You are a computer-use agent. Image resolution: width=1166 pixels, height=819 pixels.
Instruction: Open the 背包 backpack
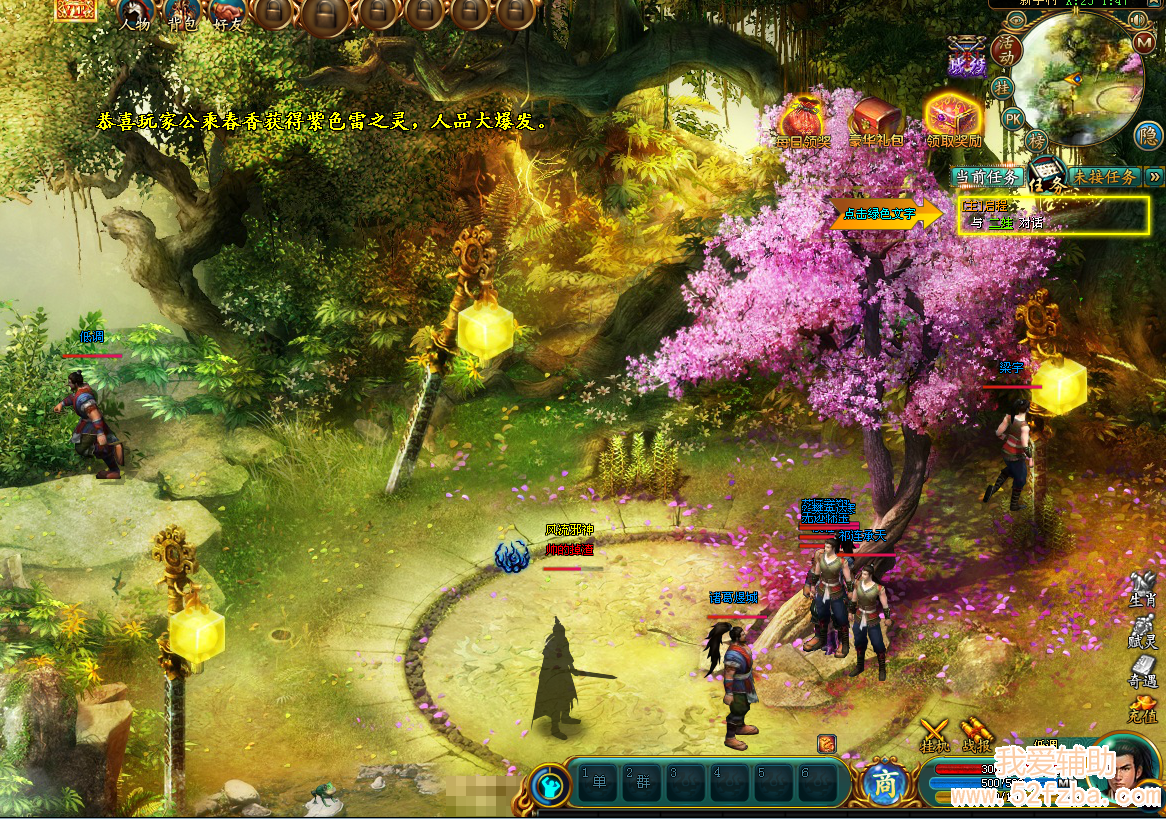pyautogui.click(x=182, y=14)
